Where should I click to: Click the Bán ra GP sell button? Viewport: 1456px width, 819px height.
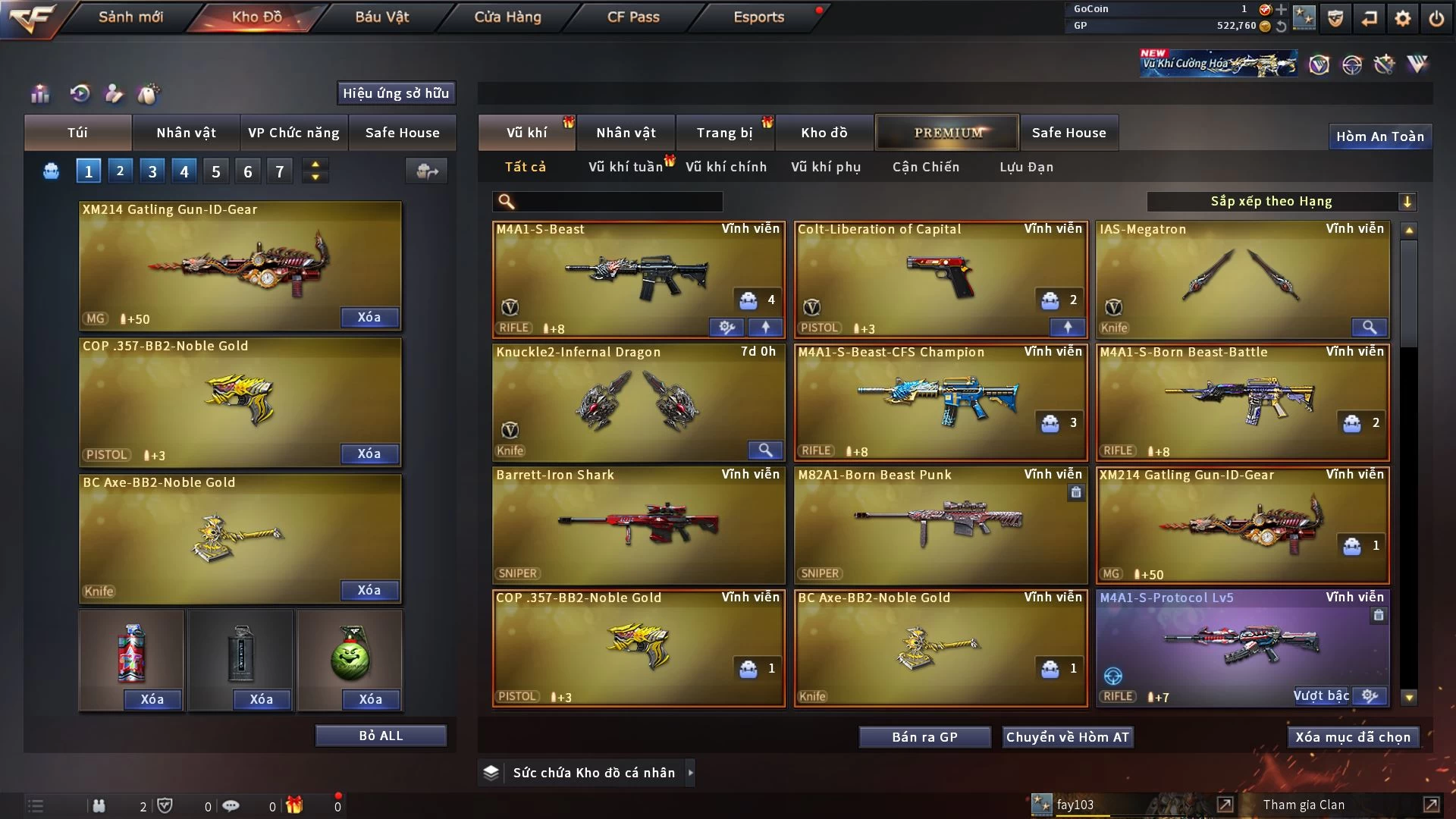coord(924,737)
